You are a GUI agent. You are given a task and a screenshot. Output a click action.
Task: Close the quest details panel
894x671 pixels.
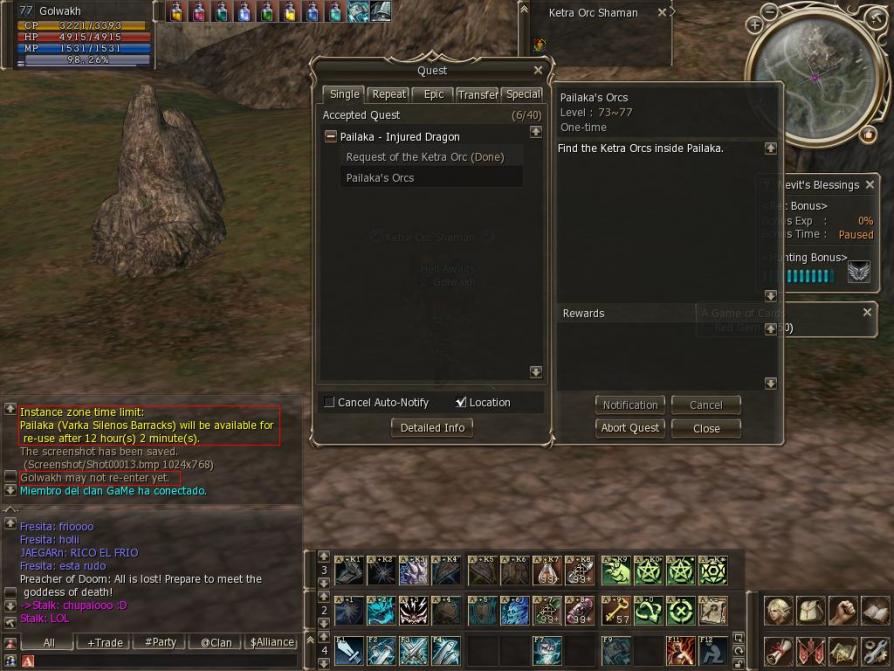(705, 428)
